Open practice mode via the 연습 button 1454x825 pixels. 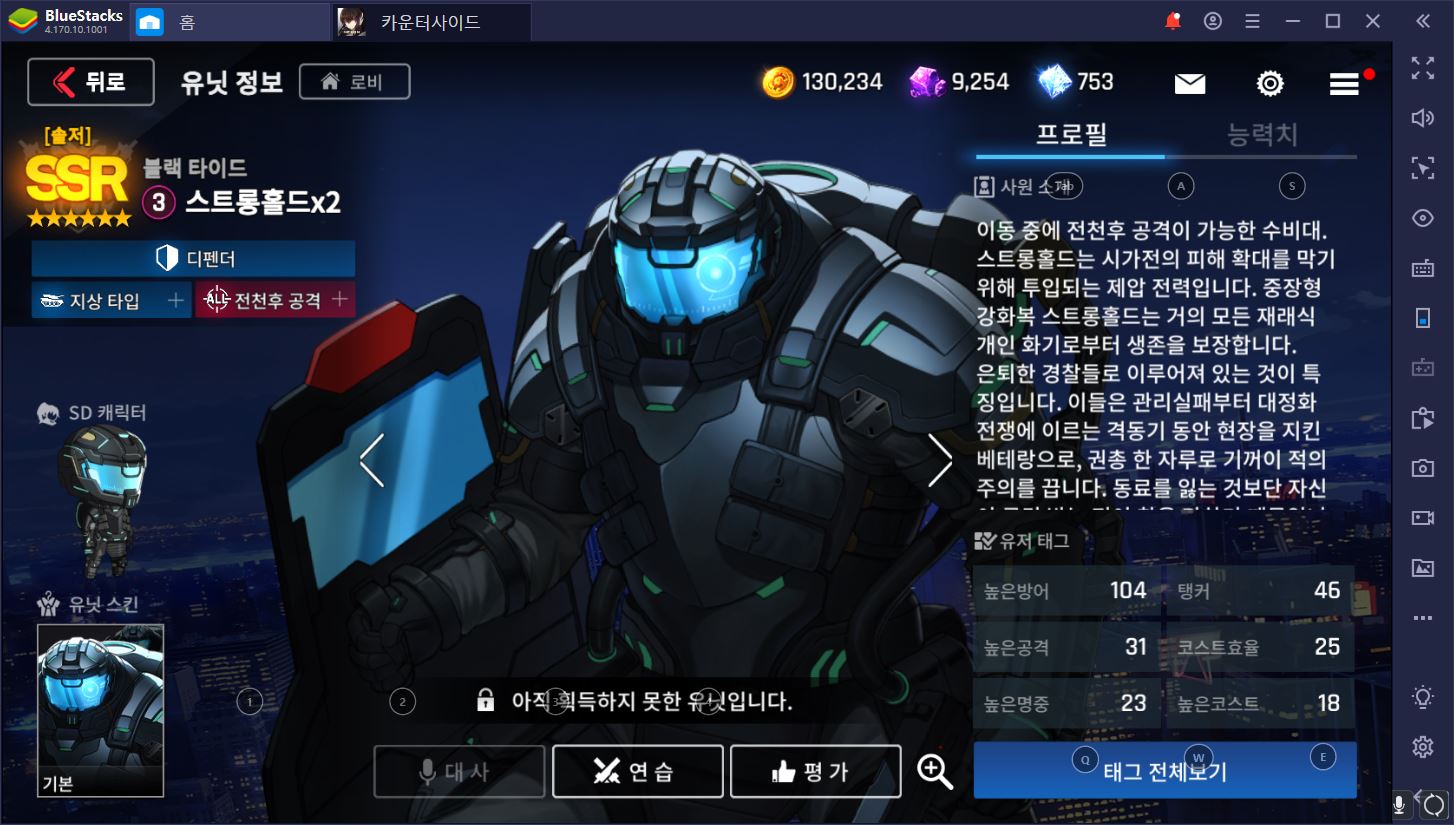click(x=637, y=771)
